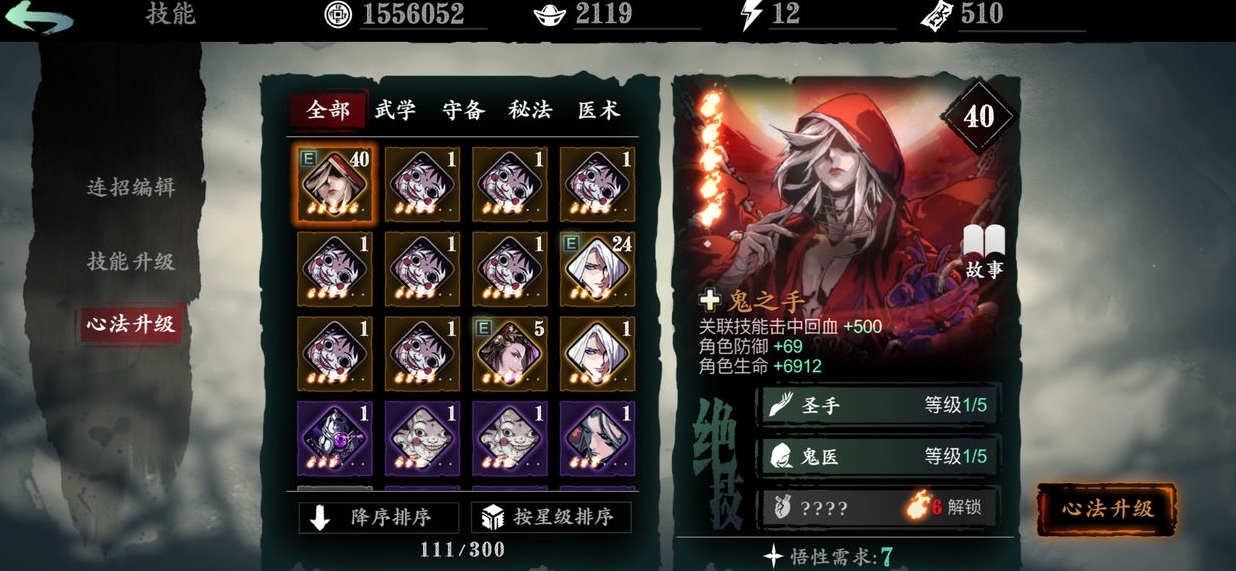Open the 守备 category tab
Image resolution: width=1236 pixels, height=571 pixels.
(x=464, y=110)
